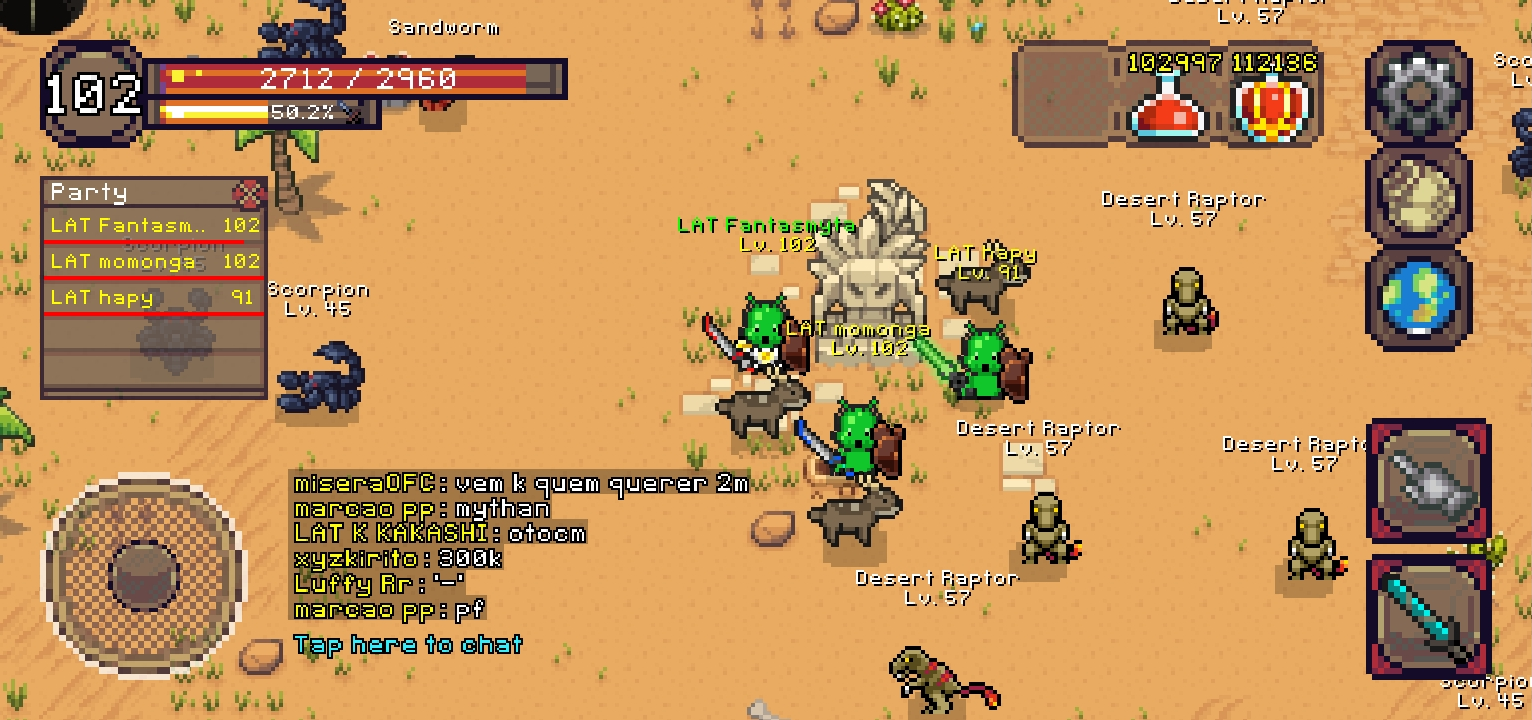Activate the silver pointing gauntlet action button
The image size is (1532, 720).
[1428, 481]
